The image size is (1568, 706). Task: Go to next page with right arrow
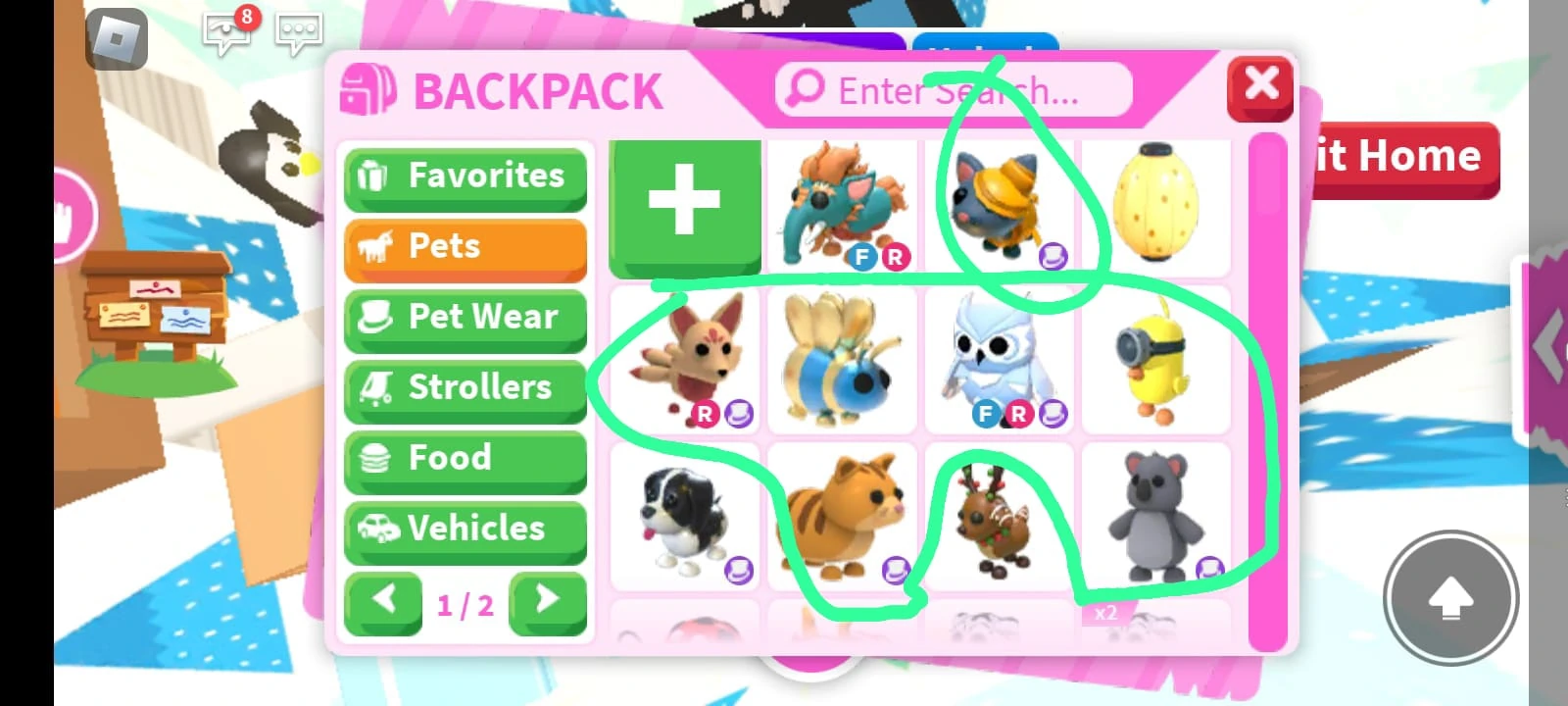point(547,601)
